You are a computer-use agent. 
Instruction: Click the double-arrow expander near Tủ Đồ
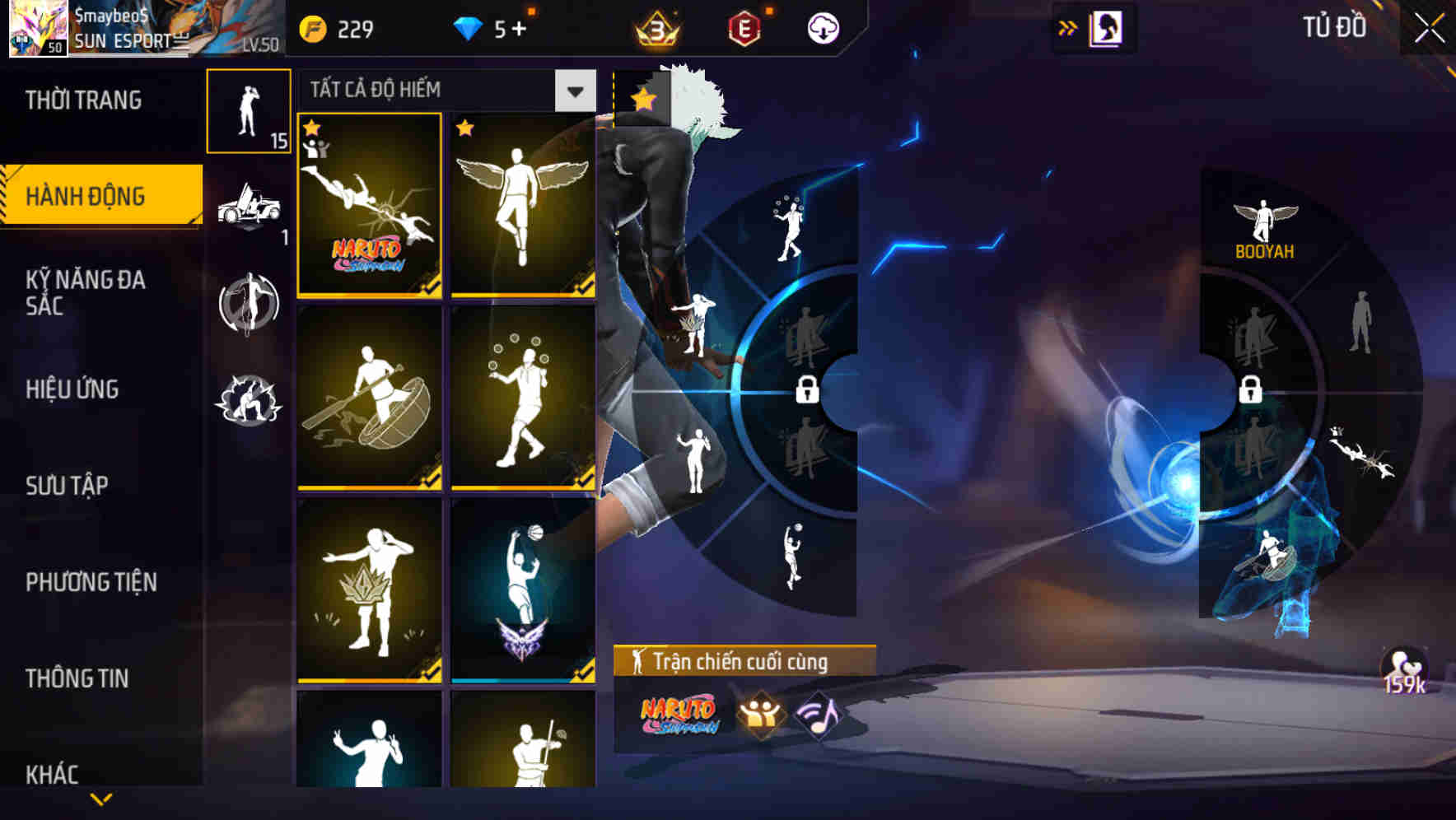(x=1068, y=27)
